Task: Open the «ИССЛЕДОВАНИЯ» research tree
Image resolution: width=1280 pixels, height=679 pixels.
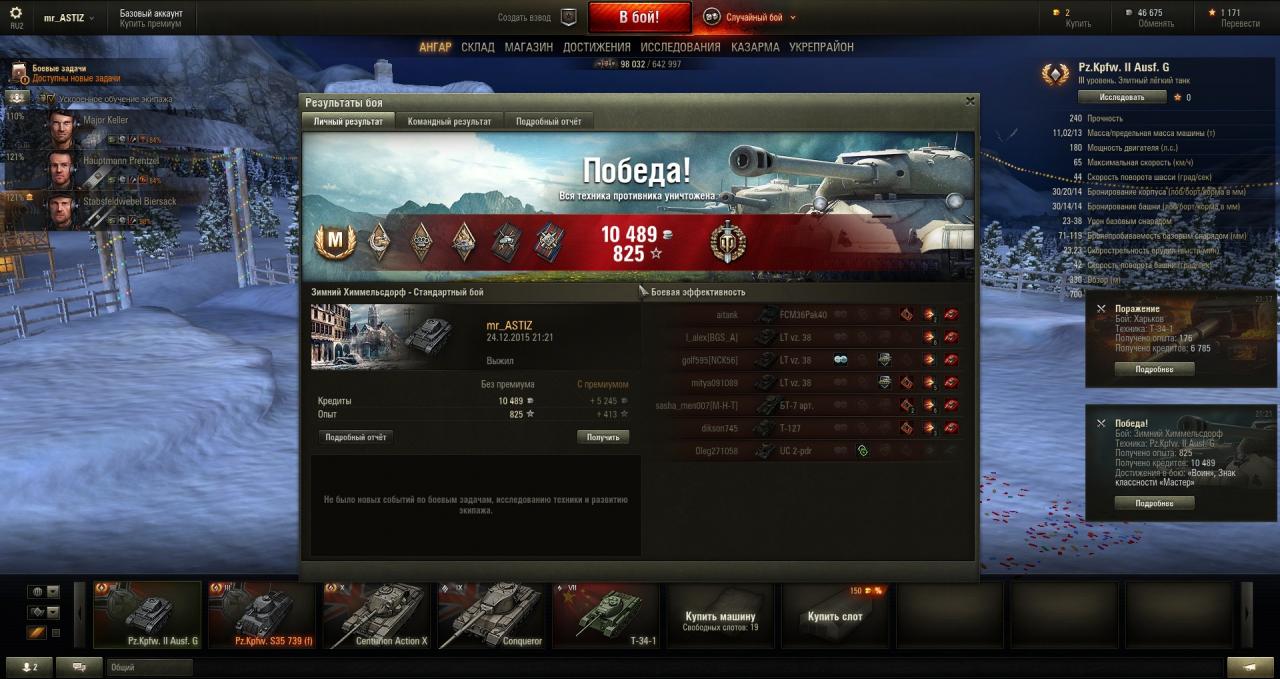Action: click(680, 47)
